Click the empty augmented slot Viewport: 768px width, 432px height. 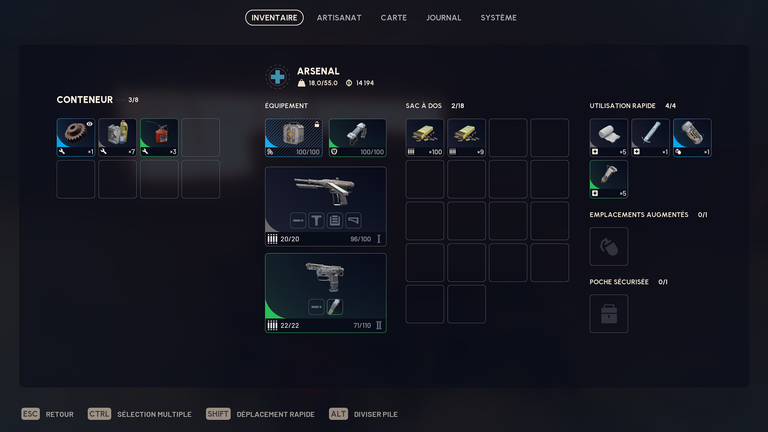coord(609,246)
